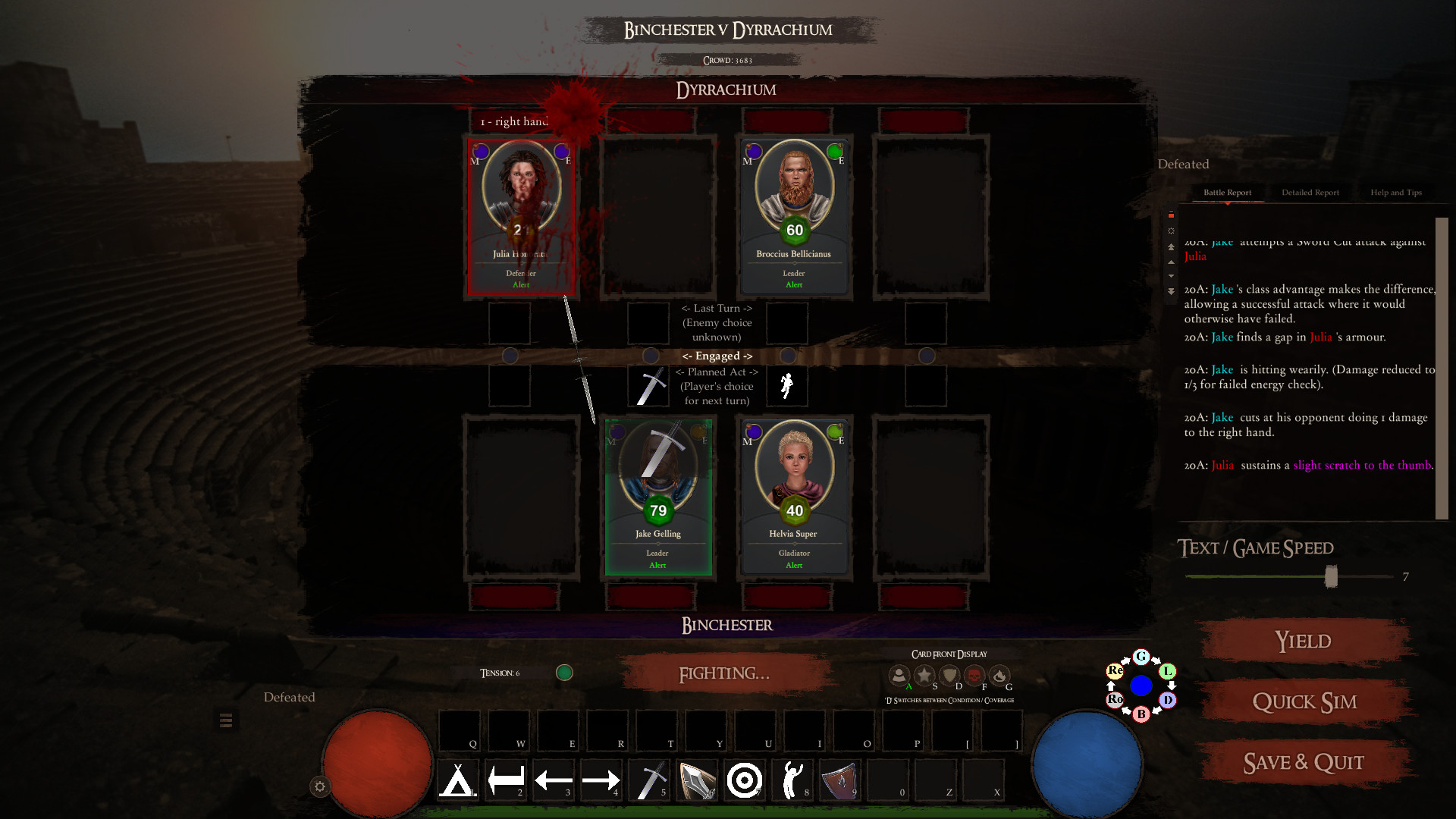Enable the star card front display

click(924, 676)
